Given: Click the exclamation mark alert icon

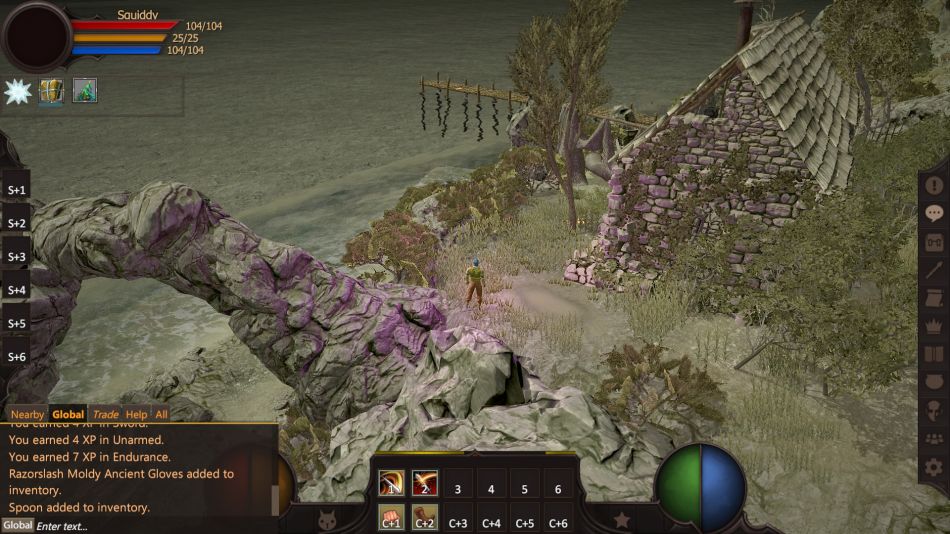Looking at the screenshot, I should [x=934, y=185].
